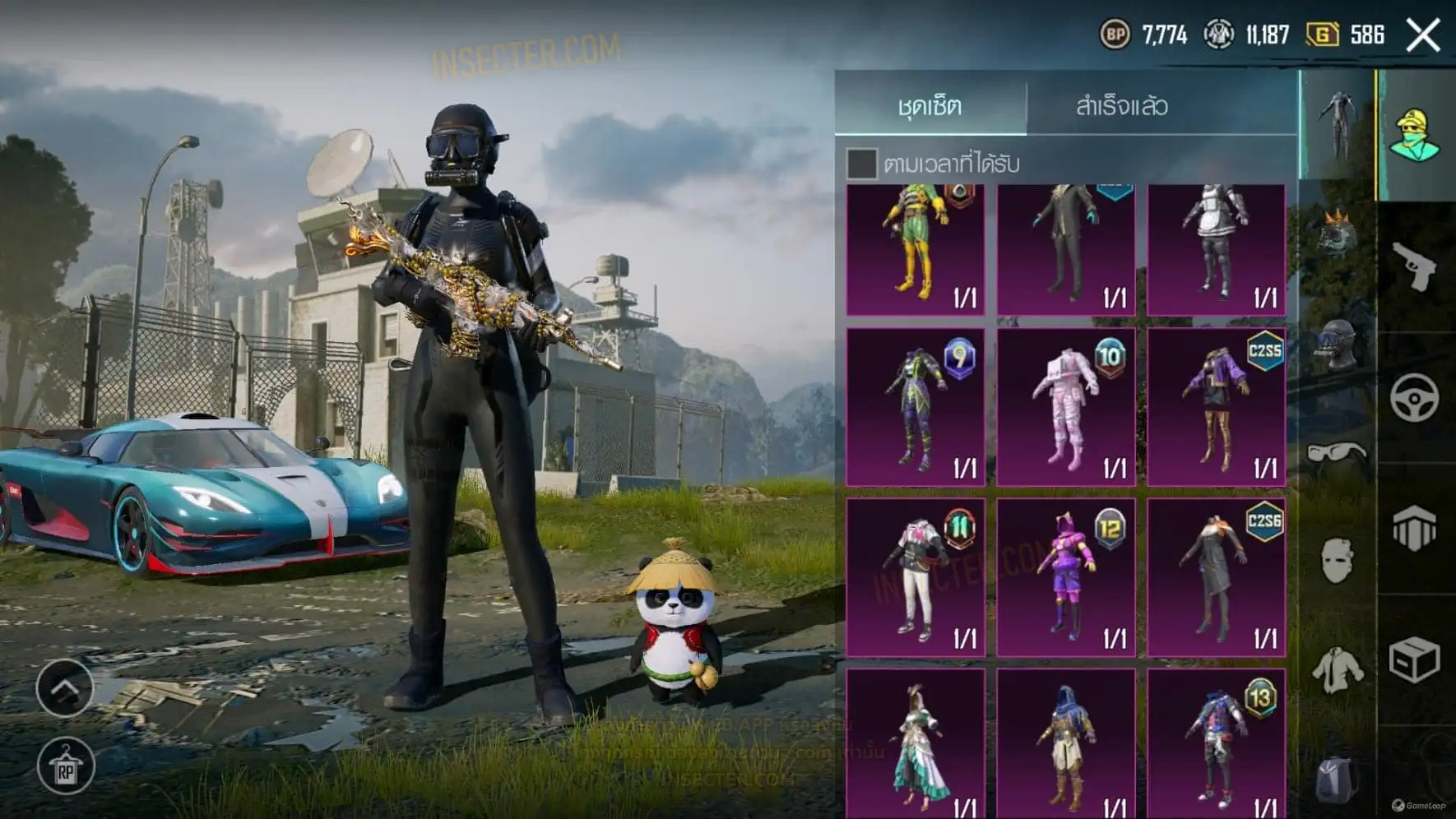Open the pistol weapon skins category
This screenshot has height=819, width=1456.
pyautogui.click(x=1415, y=266)
